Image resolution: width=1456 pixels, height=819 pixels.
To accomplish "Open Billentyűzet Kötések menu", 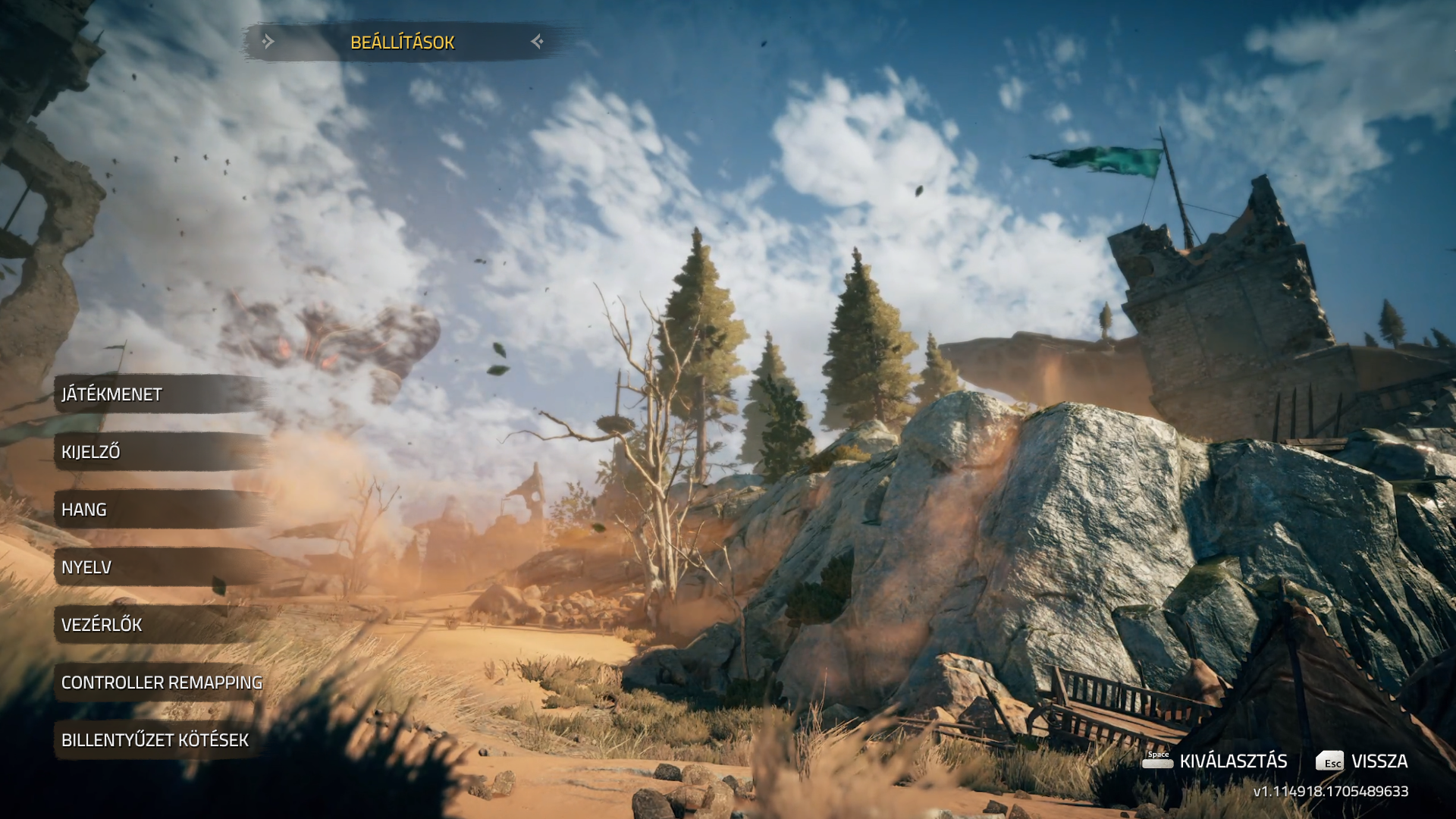I will click(x=155, y=740).
